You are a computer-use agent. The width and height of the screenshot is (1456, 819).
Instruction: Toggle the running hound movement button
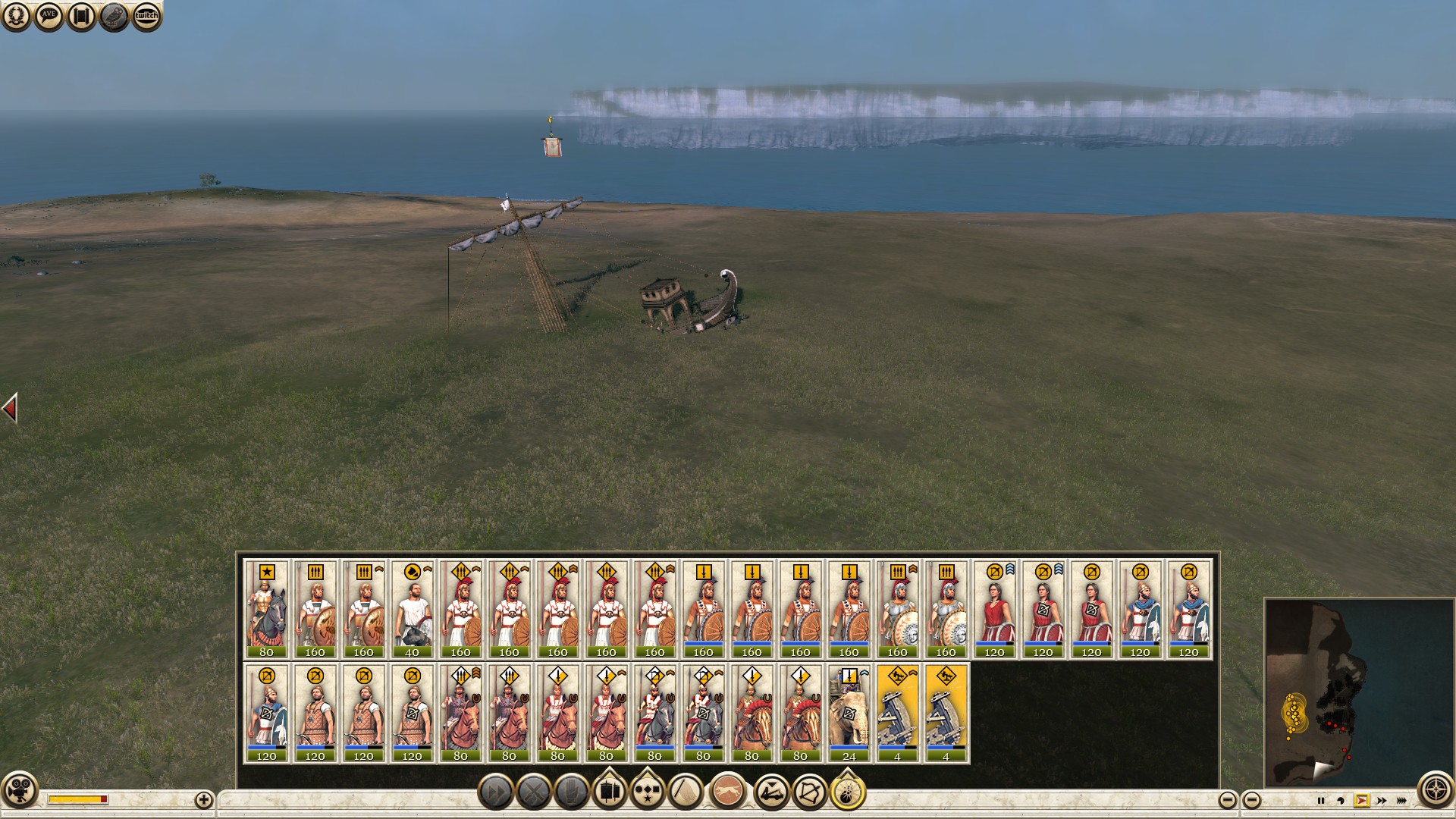tap(729, 792)
